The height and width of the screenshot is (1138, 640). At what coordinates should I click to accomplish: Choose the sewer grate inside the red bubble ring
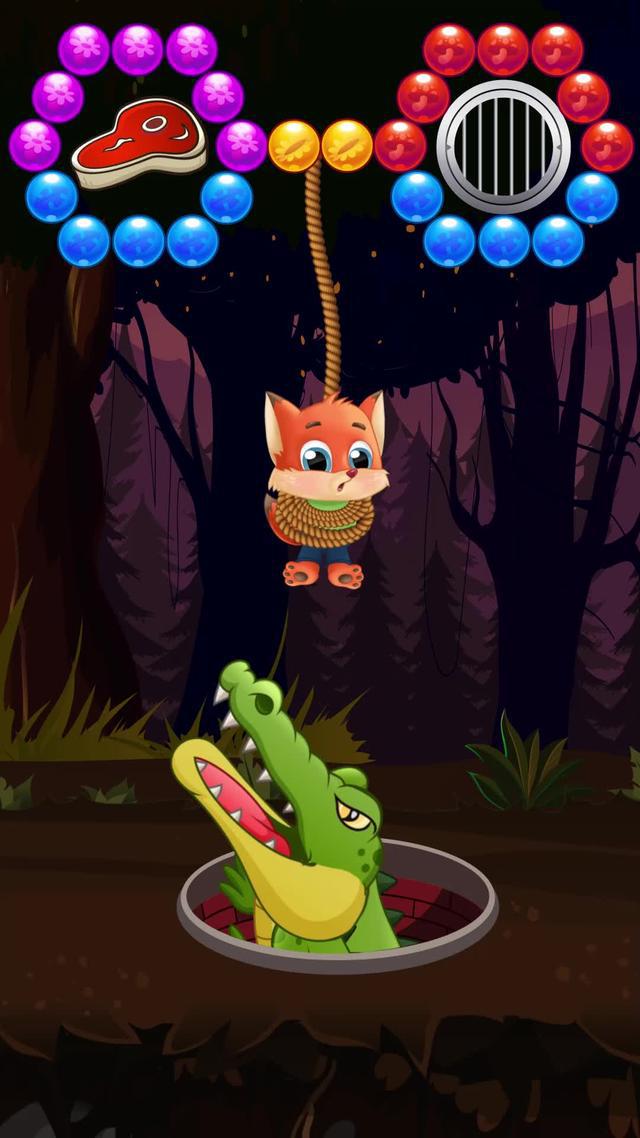click(502, 146)
